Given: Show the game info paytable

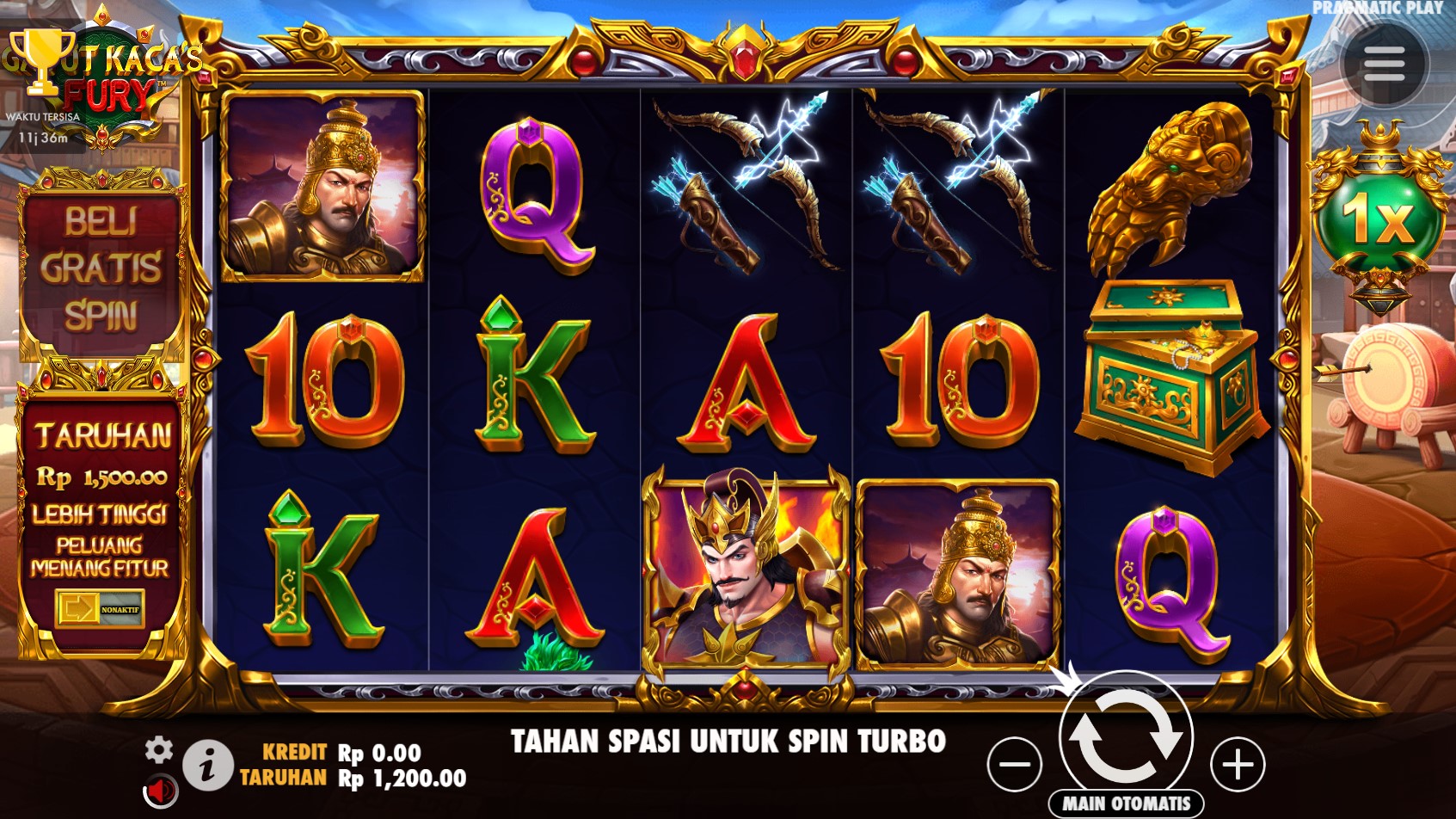Looking at the screenshot, I should pyautogui.click(x=207, y=765).
